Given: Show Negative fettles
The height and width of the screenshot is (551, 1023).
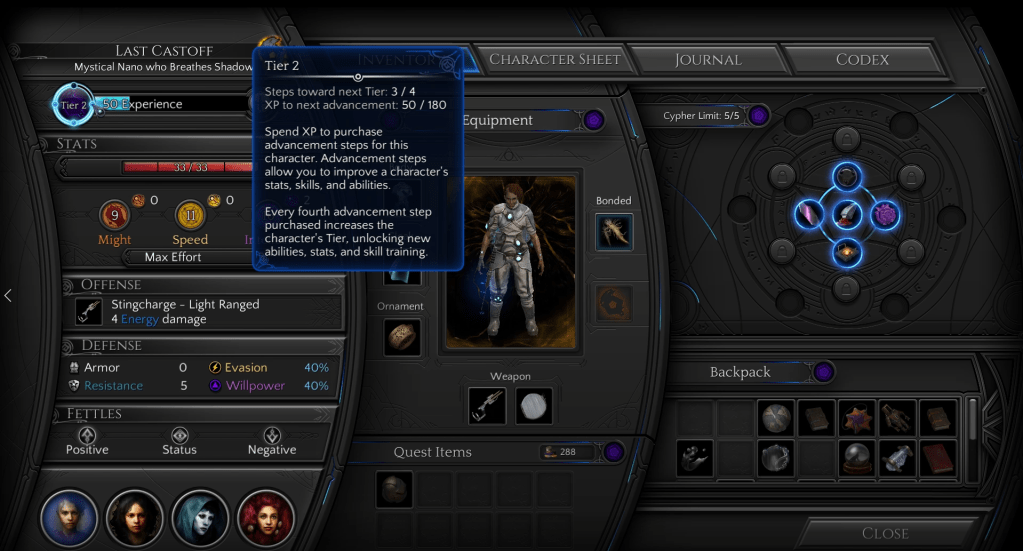Looking at the screenshot, I should (272, 441).
